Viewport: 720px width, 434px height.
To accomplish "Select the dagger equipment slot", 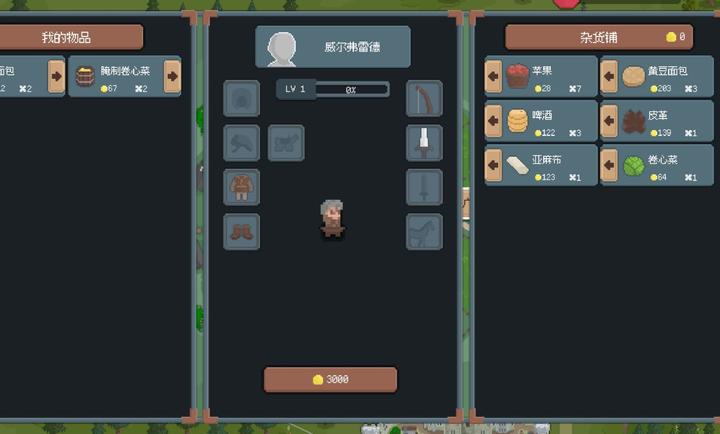I will click(424, 143).
